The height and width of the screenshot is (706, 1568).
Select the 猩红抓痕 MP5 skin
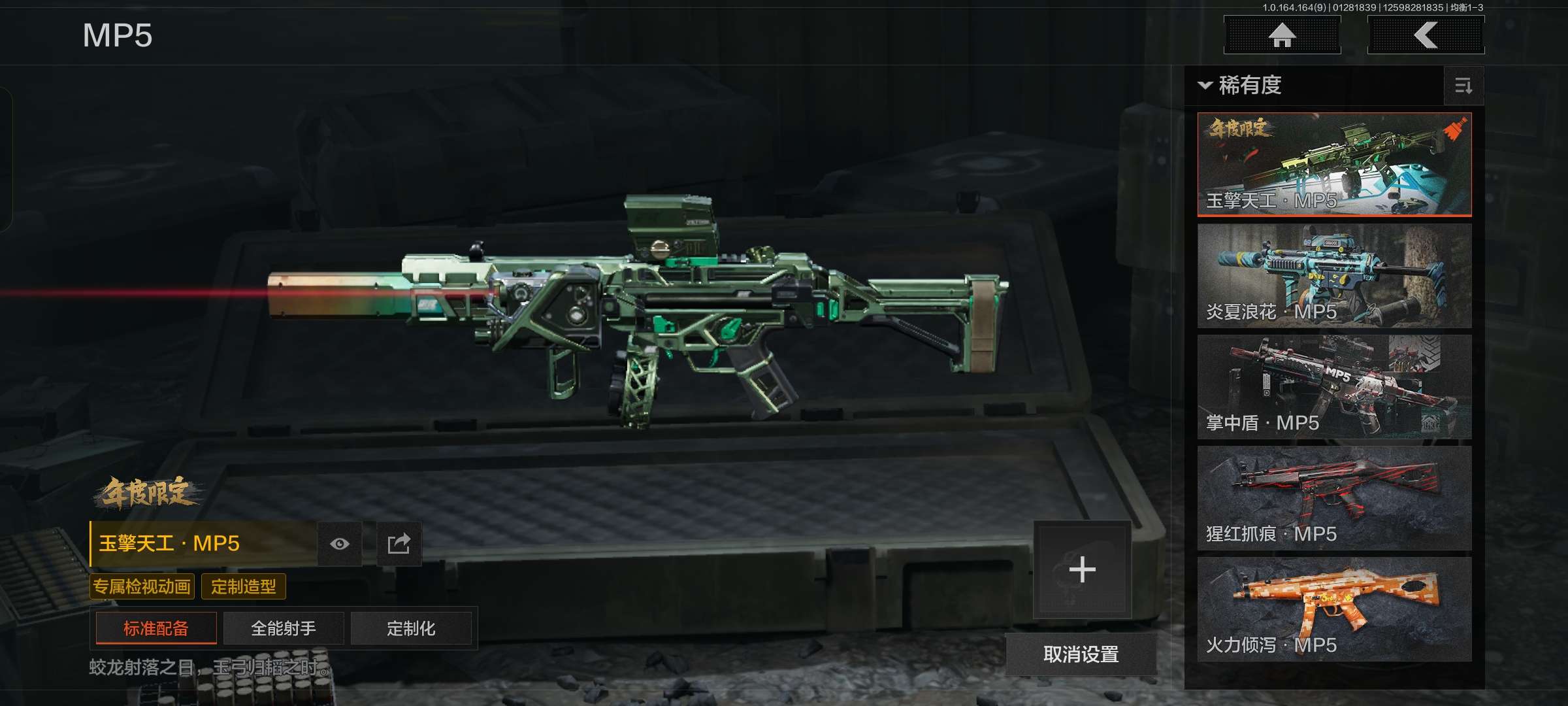click(1334, 498)
